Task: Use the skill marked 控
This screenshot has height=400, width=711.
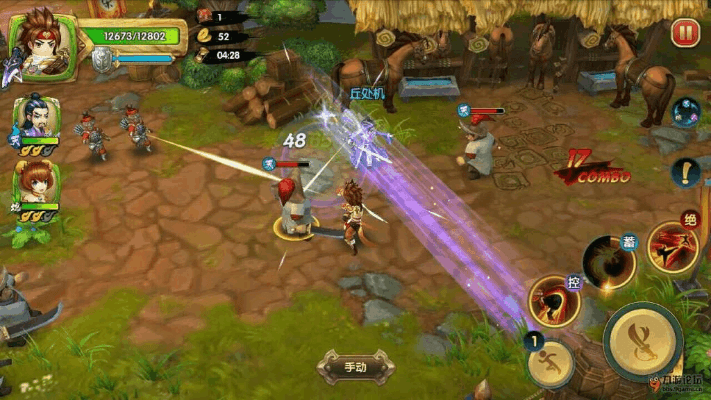Action: [555, 301]
